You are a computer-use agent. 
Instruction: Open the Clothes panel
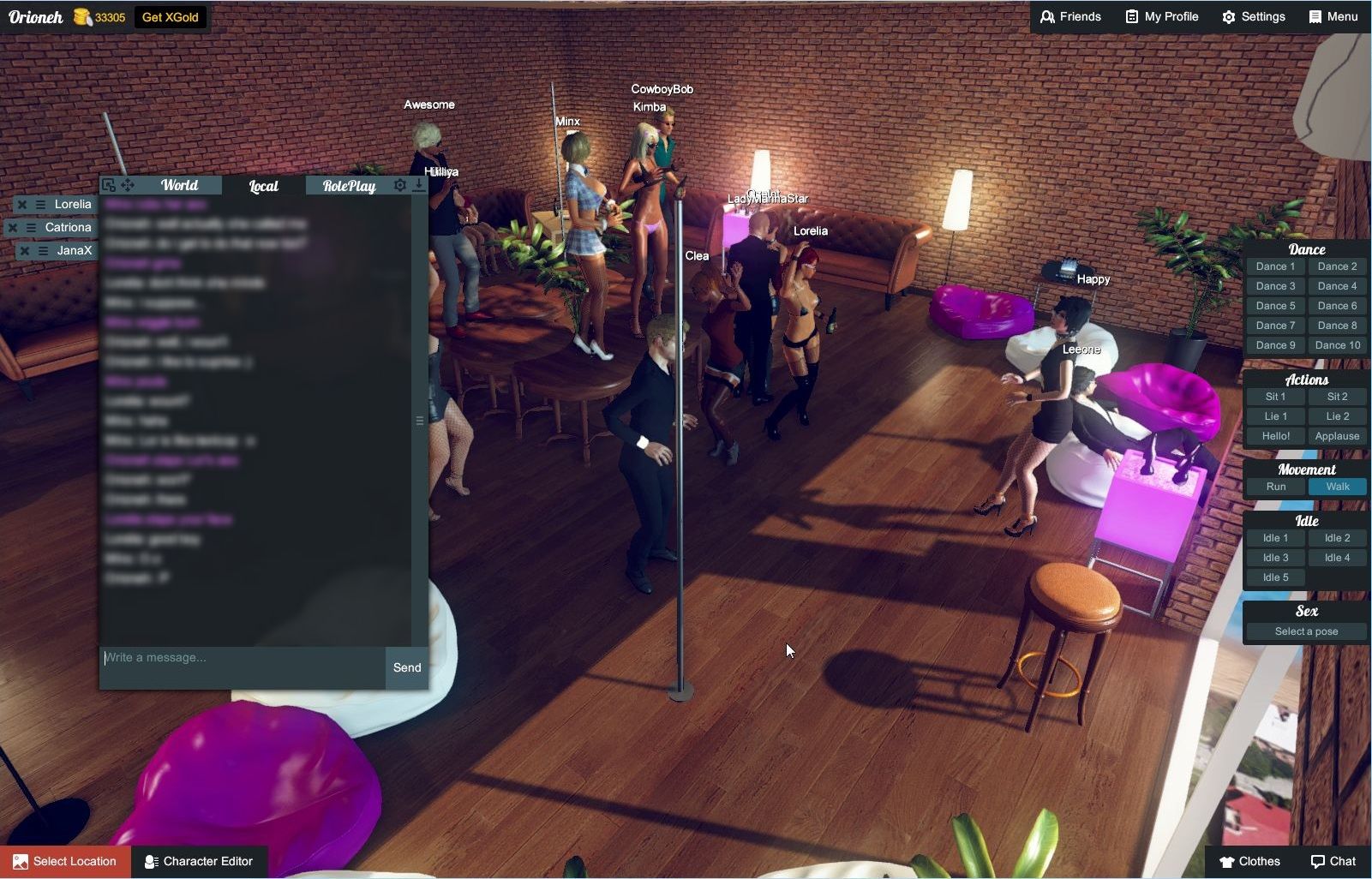[x=1250, y=861]
